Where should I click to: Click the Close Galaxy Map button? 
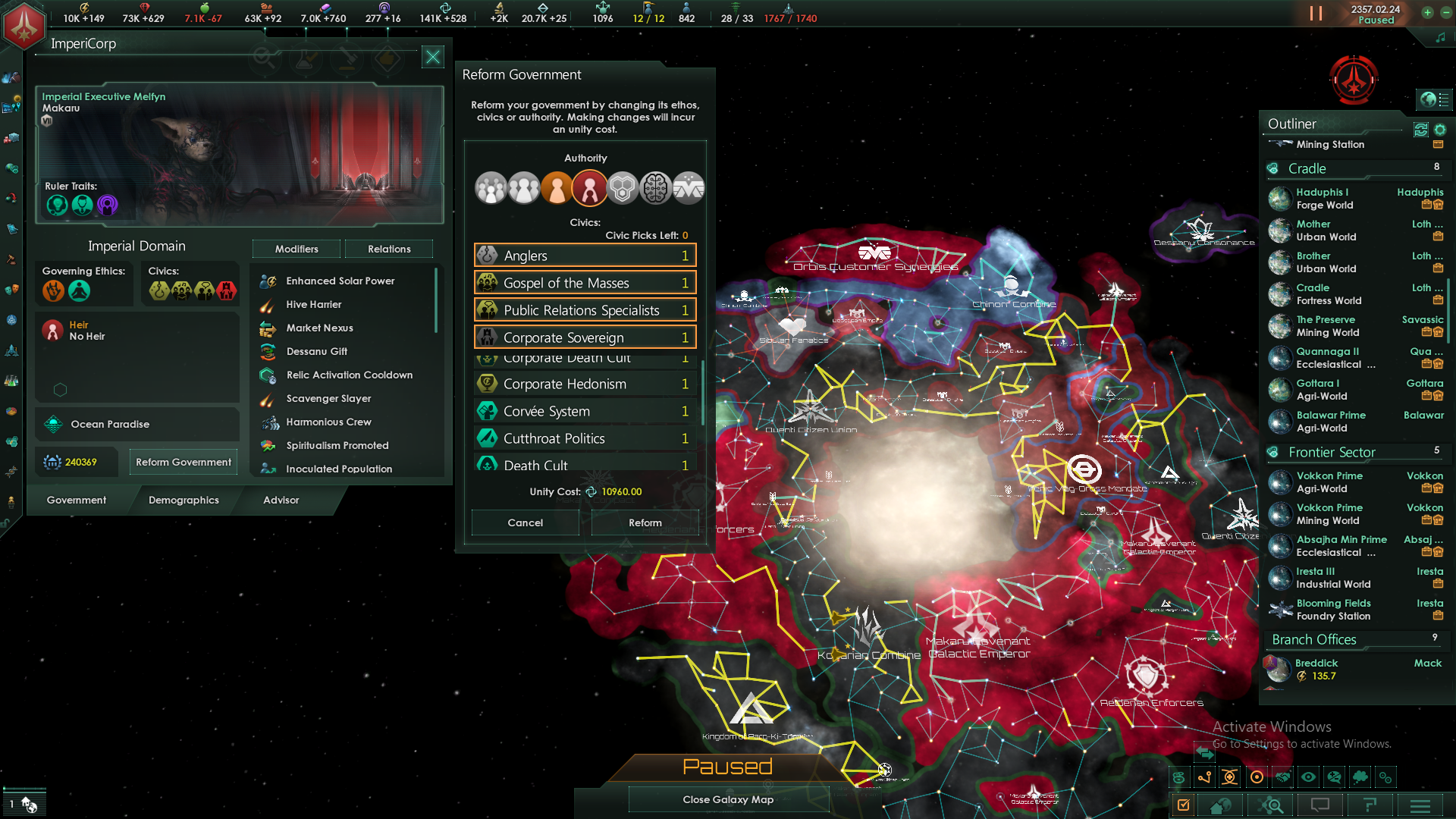pyautogui.click(x=728, y=799)
